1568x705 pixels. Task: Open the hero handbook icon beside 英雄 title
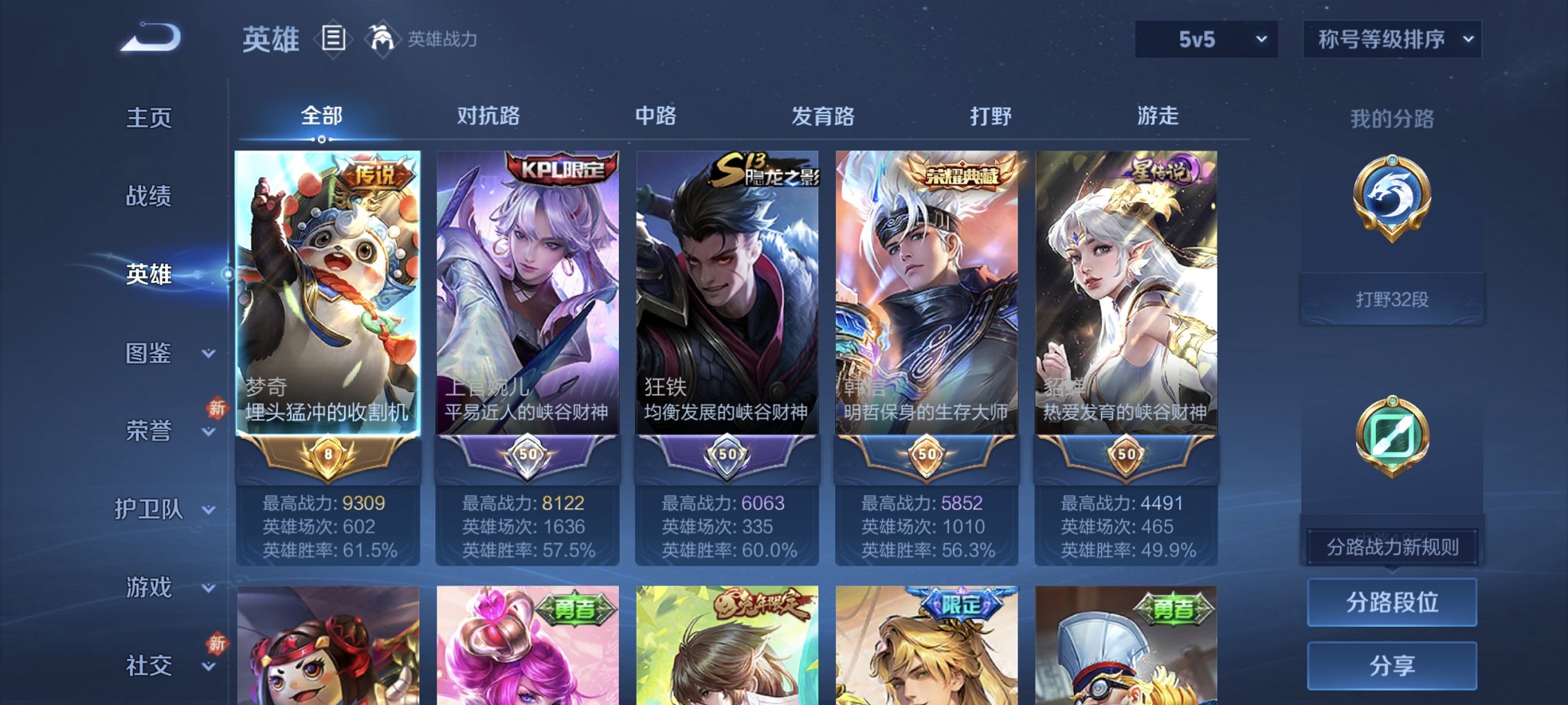click(x=334, y=39)
